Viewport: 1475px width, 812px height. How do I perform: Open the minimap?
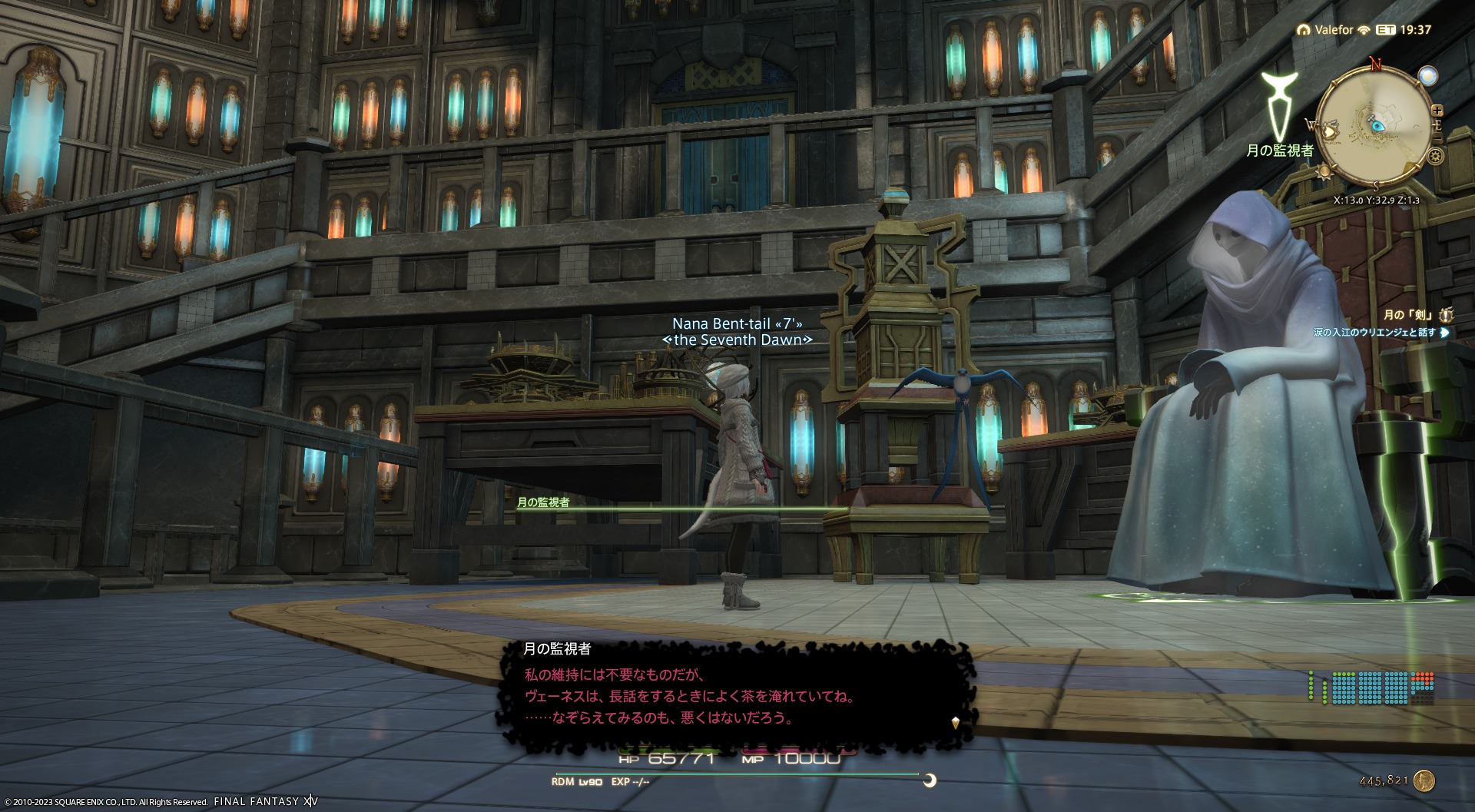1374,127
